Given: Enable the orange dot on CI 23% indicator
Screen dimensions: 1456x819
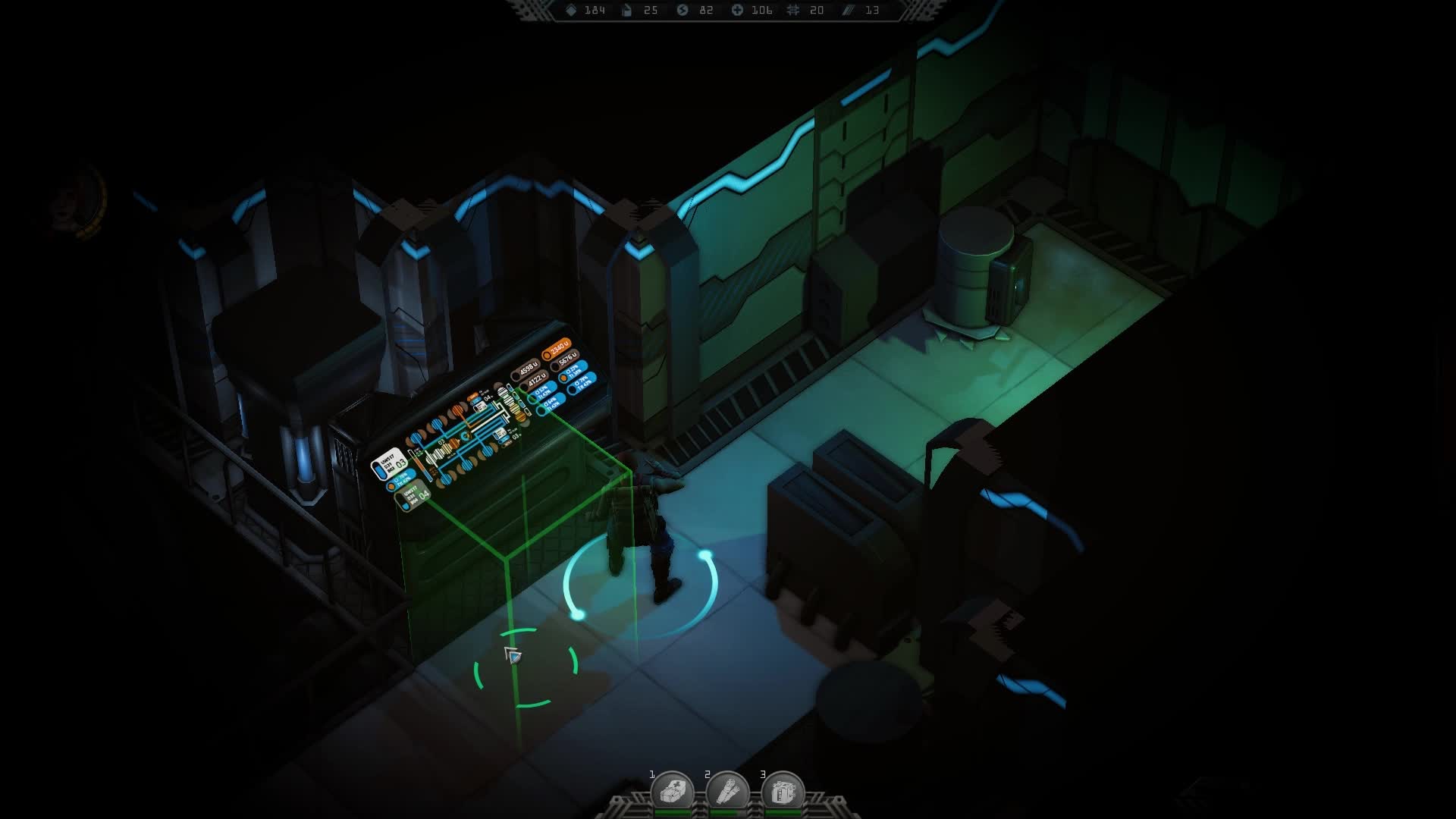Looking at the screenshot, I should pos(564,377).
